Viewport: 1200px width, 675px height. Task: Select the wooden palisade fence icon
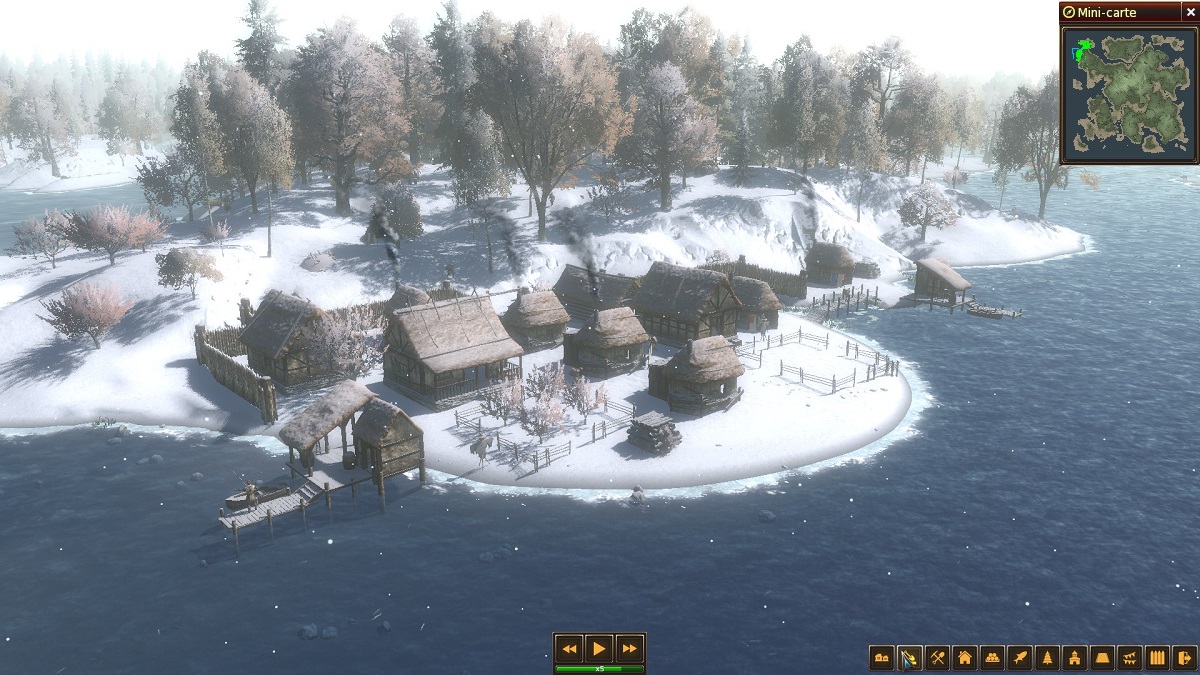click(1158, 658)
